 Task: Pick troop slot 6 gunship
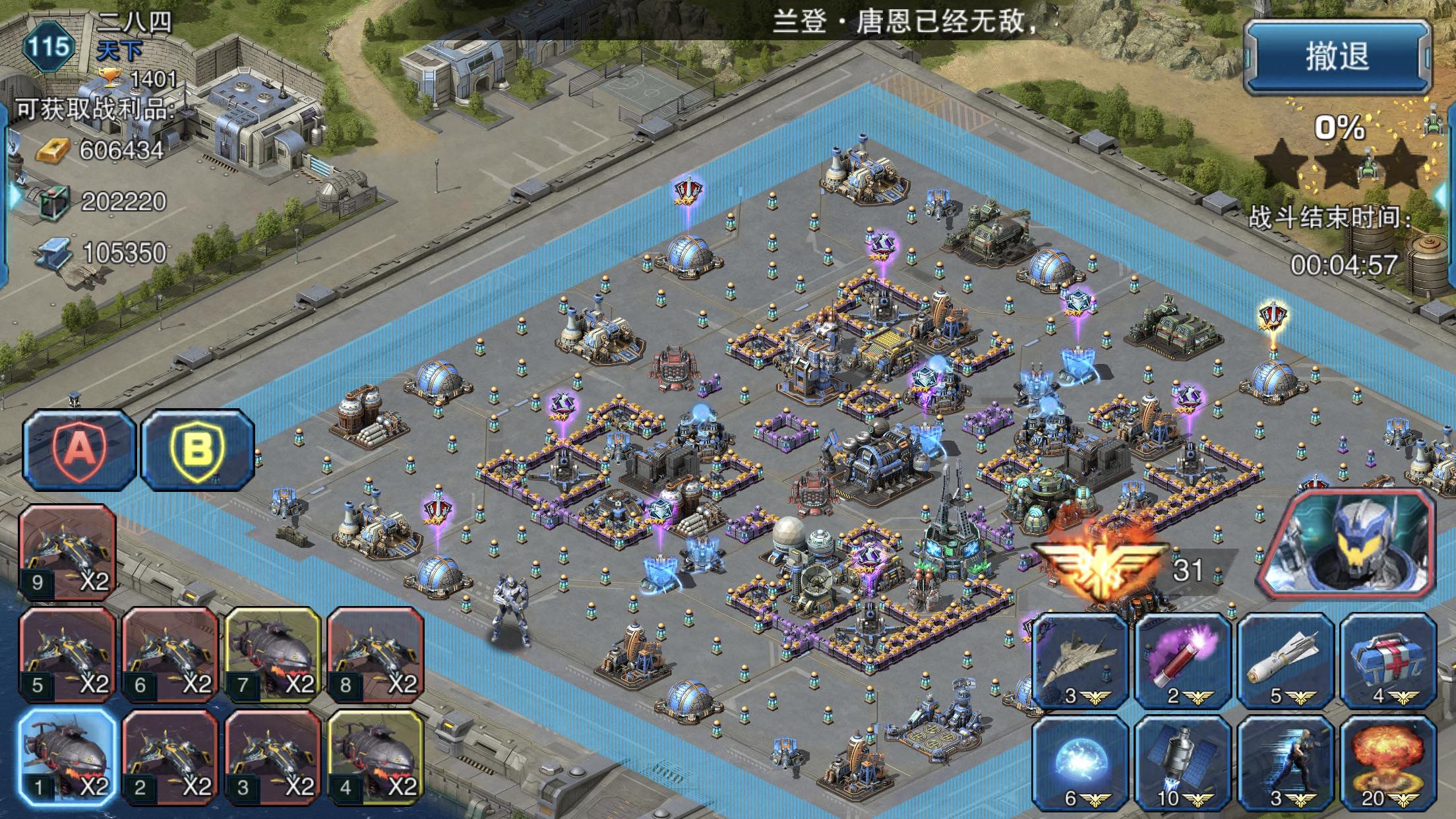coord(170,655)
